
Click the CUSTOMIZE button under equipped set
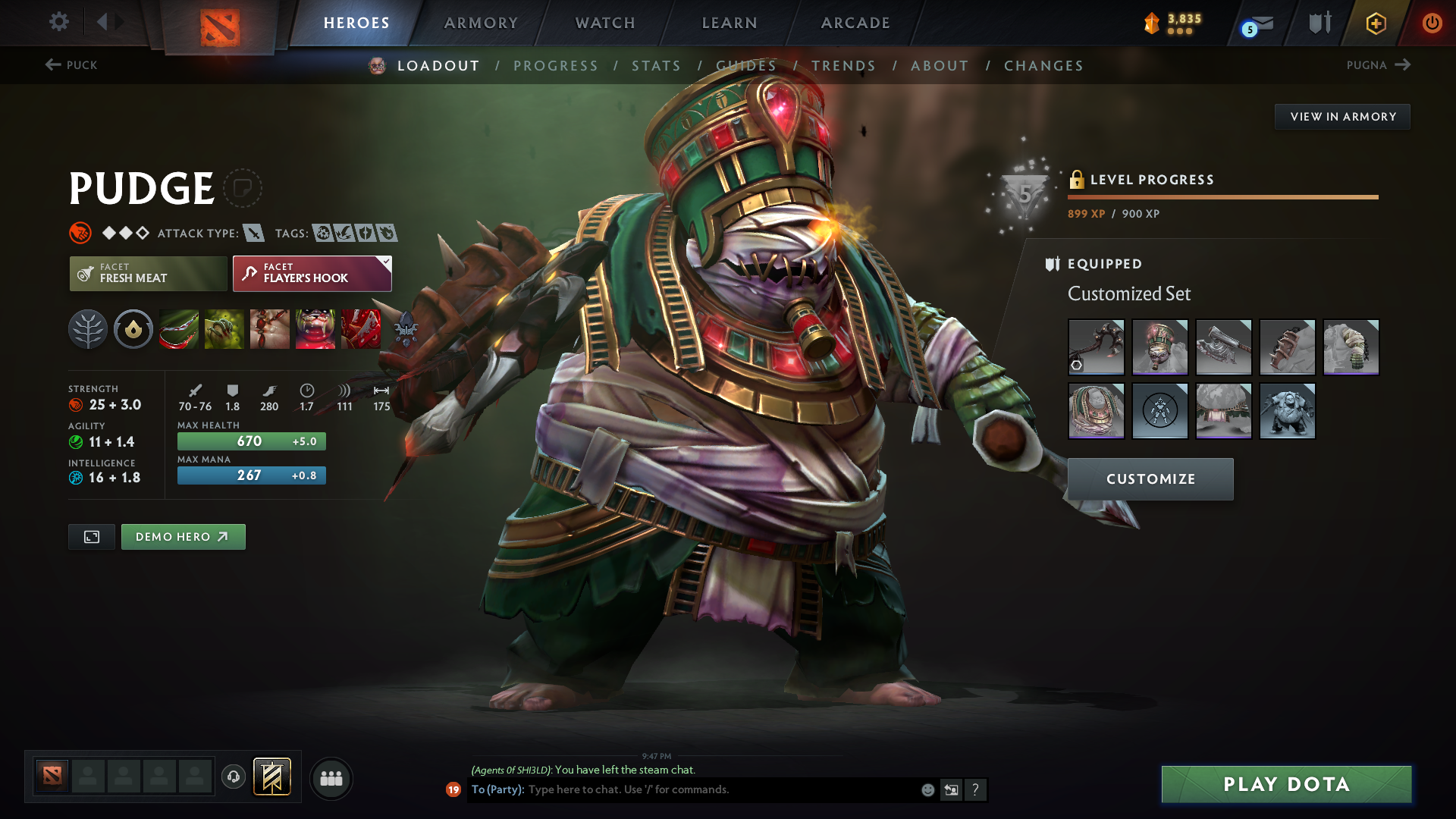(x=1150, y=479)
